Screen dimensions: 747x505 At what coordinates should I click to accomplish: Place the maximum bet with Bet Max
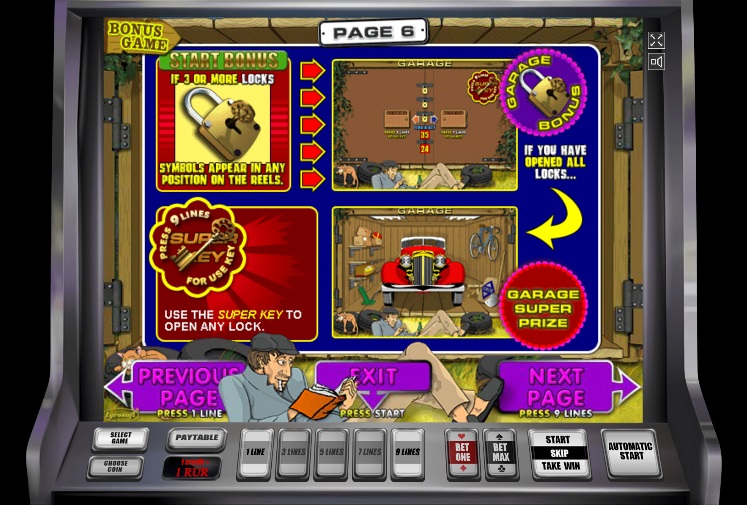click(x=500, y=453)
